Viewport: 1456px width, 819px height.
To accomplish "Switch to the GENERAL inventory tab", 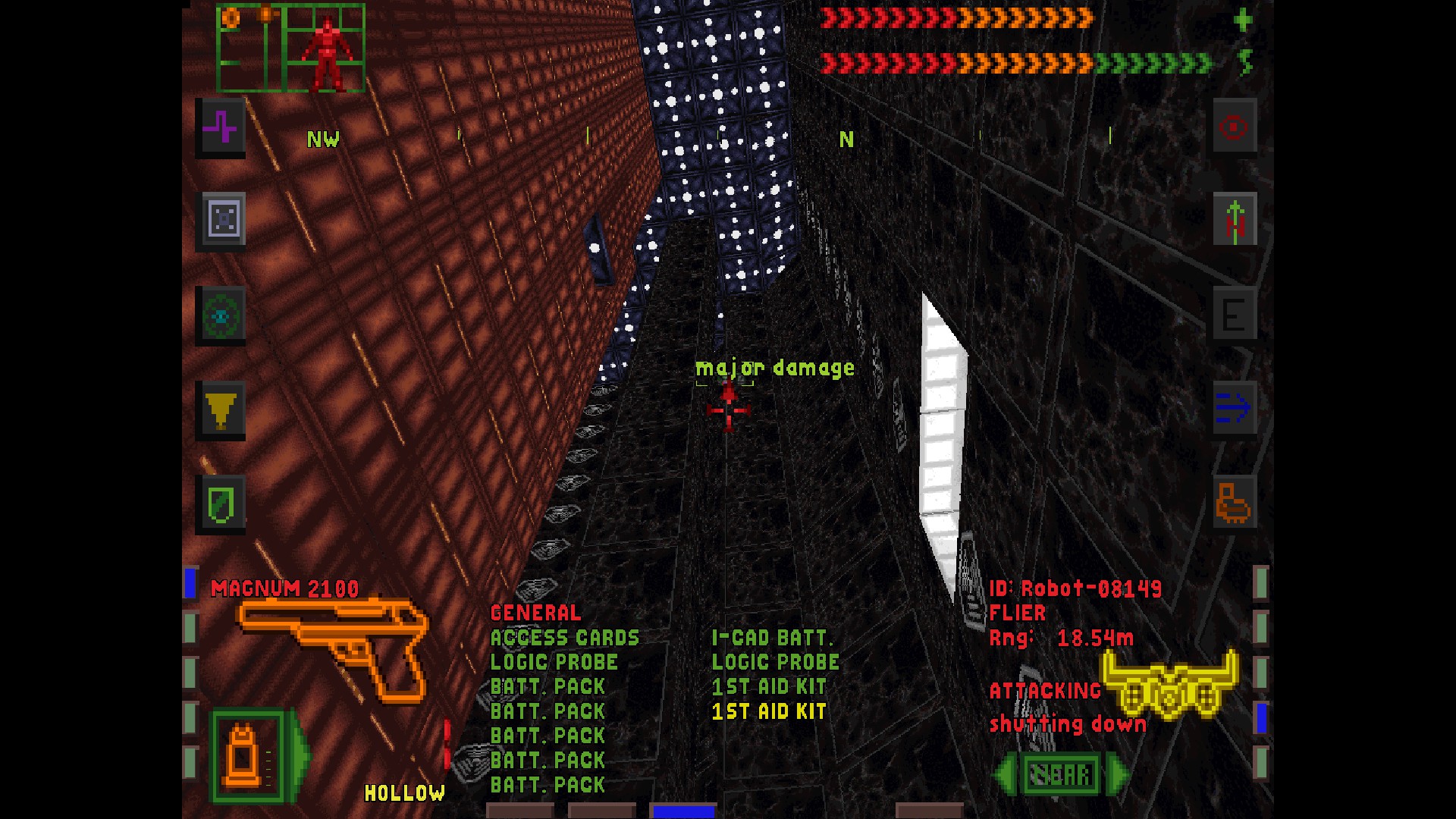I will tap(535, 613).
